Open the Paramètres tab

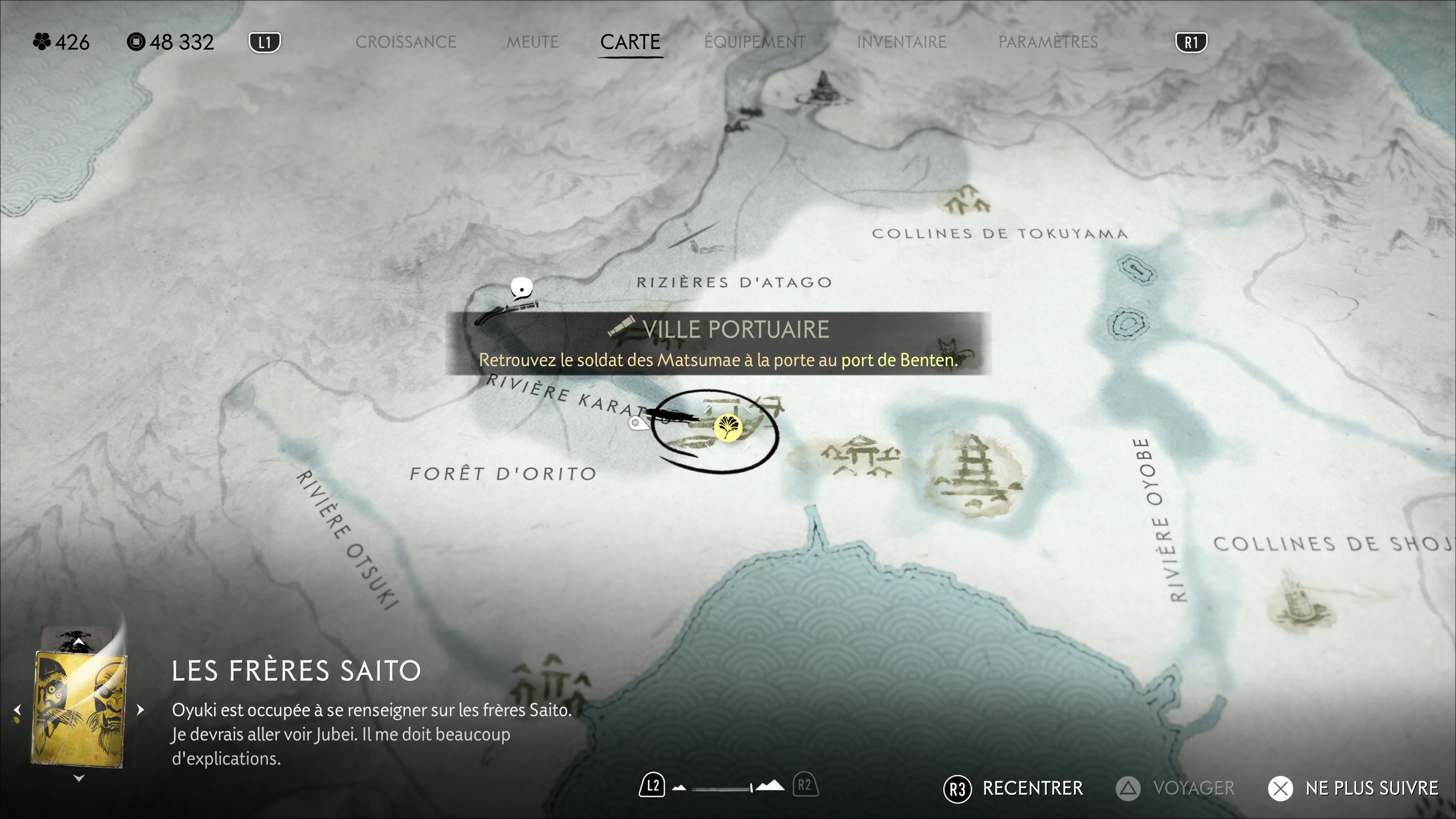click(1047, 42)
